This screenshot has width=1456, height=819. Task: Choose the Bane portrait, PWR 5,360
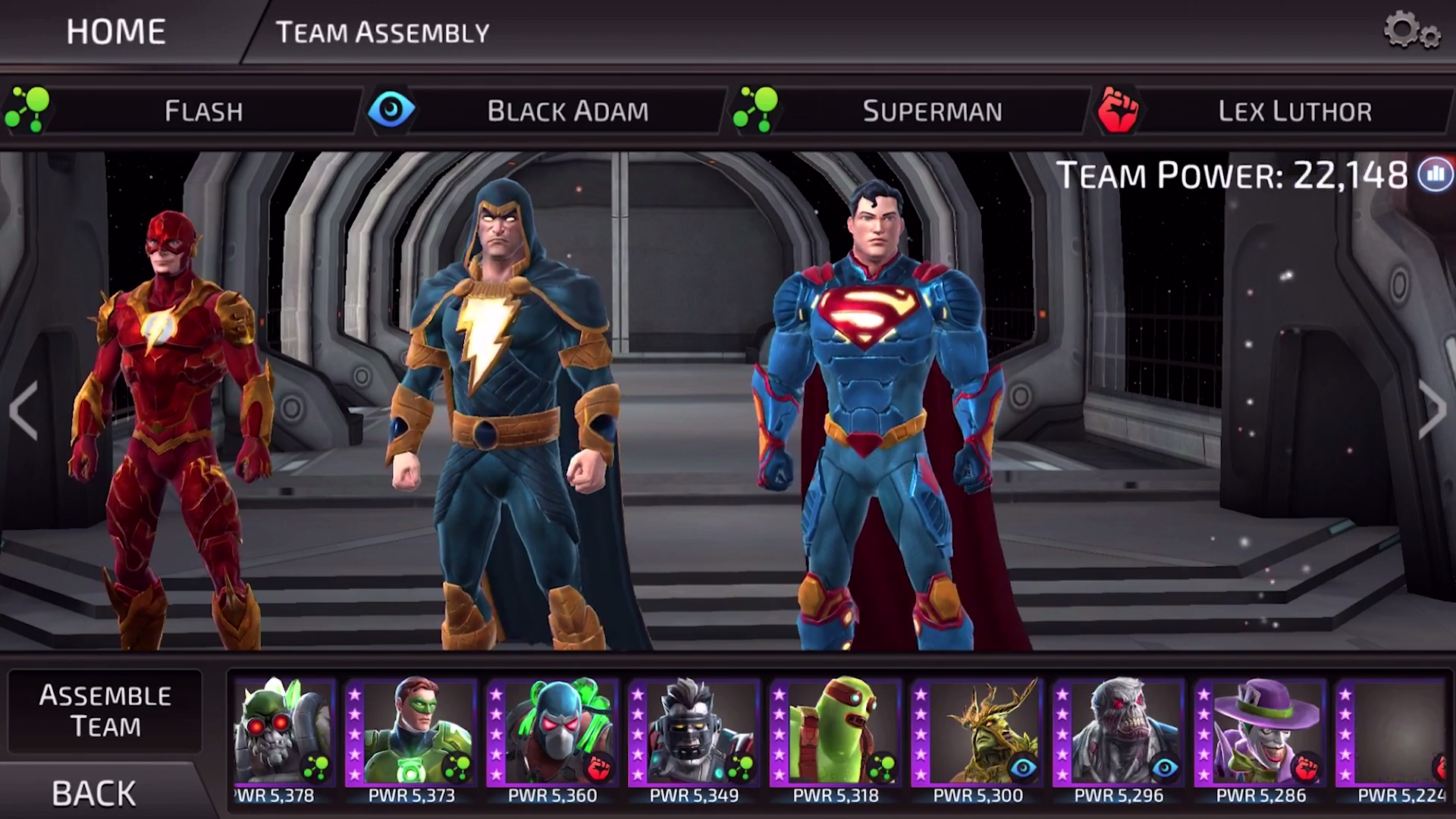[x=552, y=732]
